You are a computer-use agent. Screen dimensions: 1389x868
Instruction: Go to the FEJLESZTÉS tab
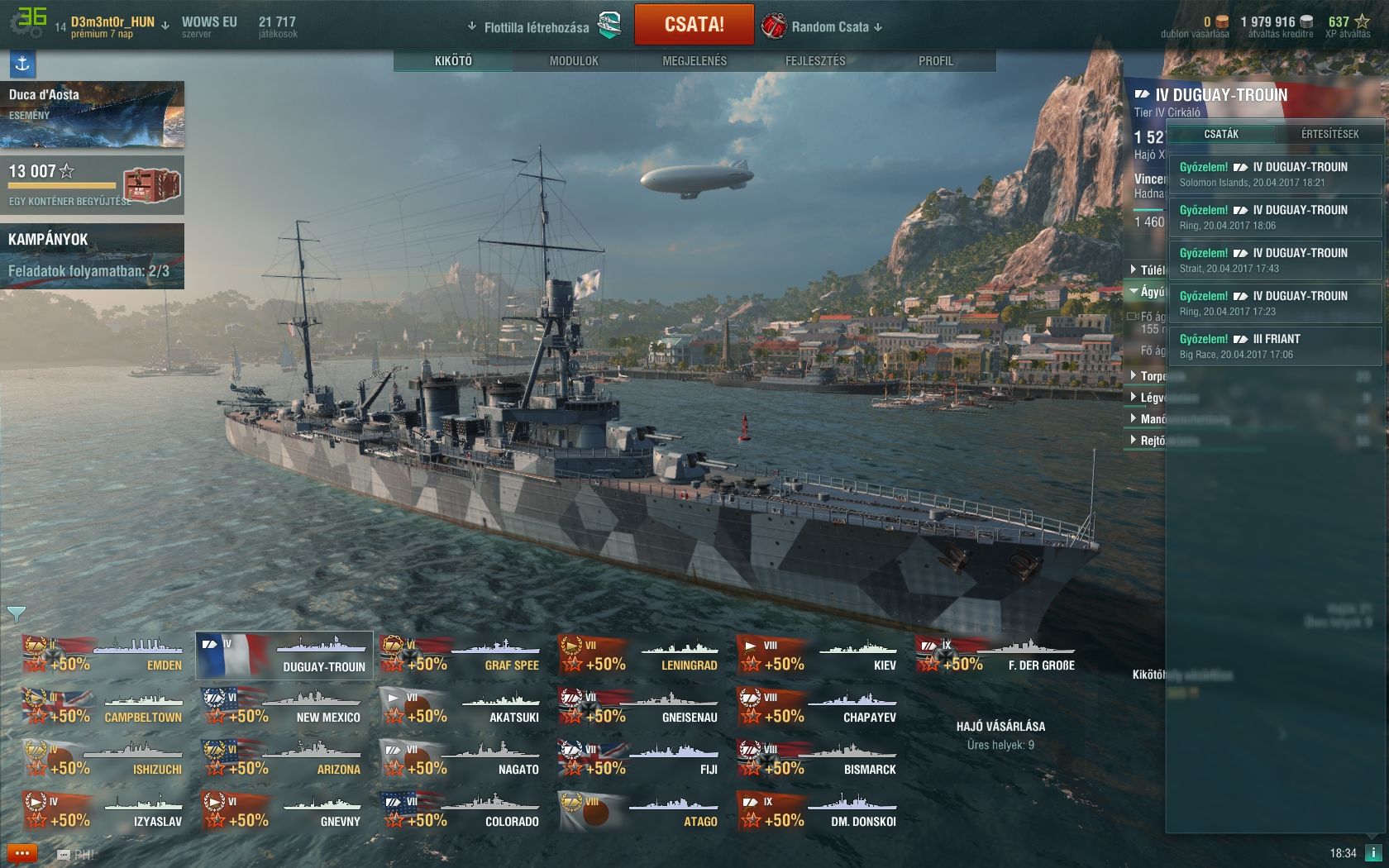pyautogui.click(x=815, y=61)
